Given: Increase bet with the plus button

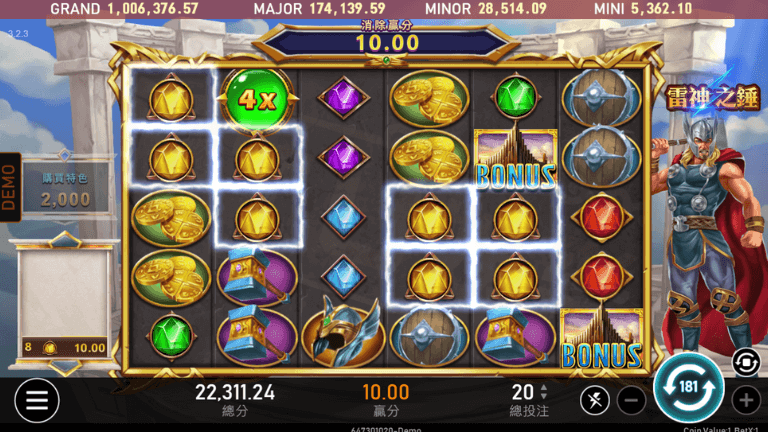Looking at the screenshot, I should (745, 401).
